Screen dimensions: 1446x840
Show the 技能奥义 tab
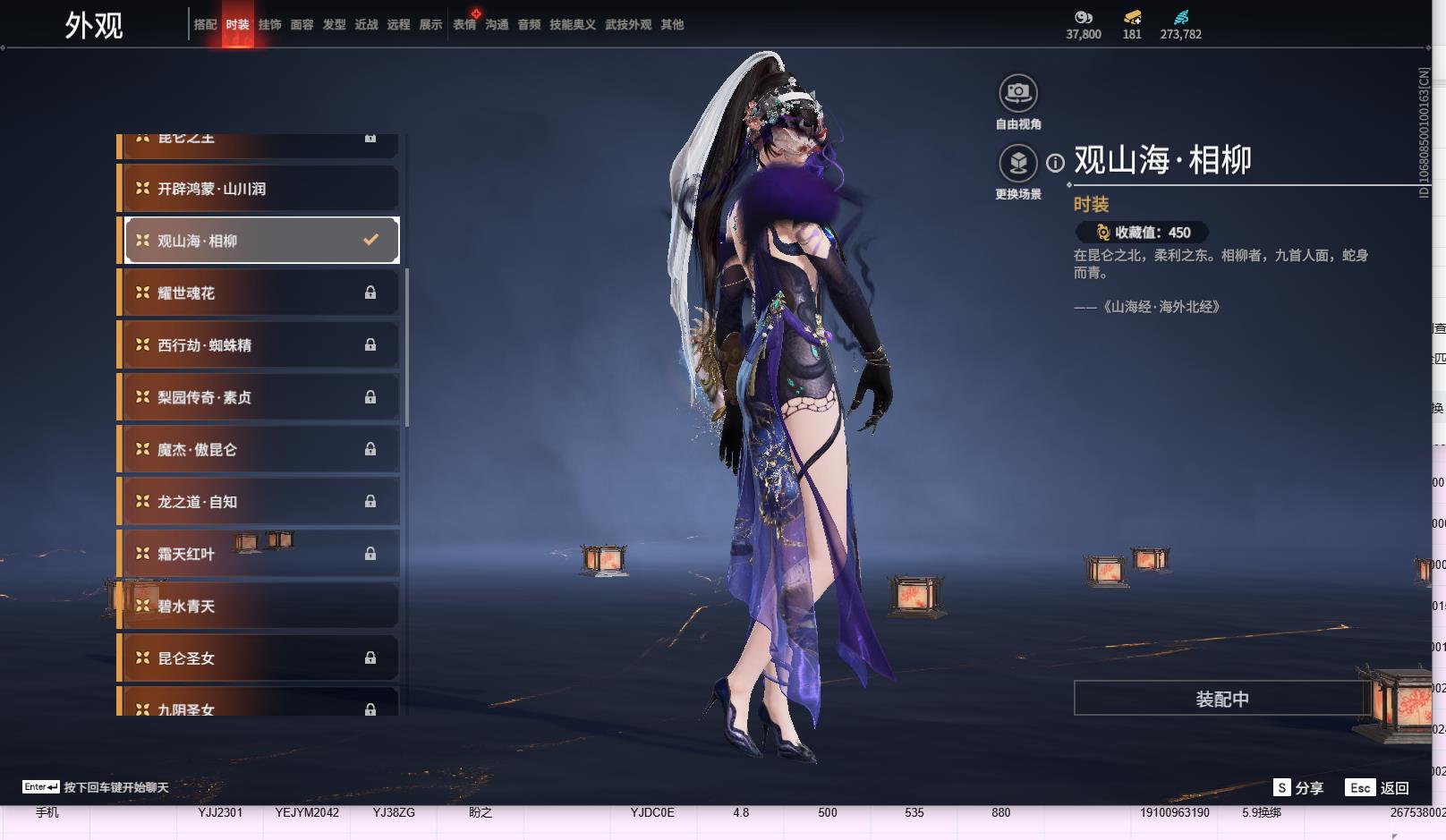(572, 25)
